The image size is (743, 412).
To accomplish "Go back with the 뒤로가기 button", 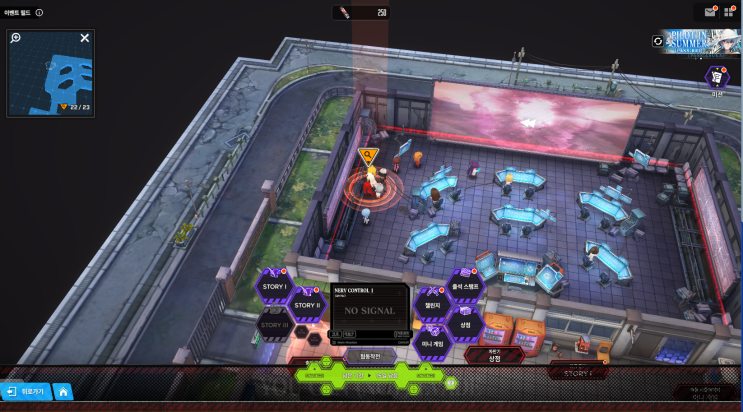I will click(25, 392).
